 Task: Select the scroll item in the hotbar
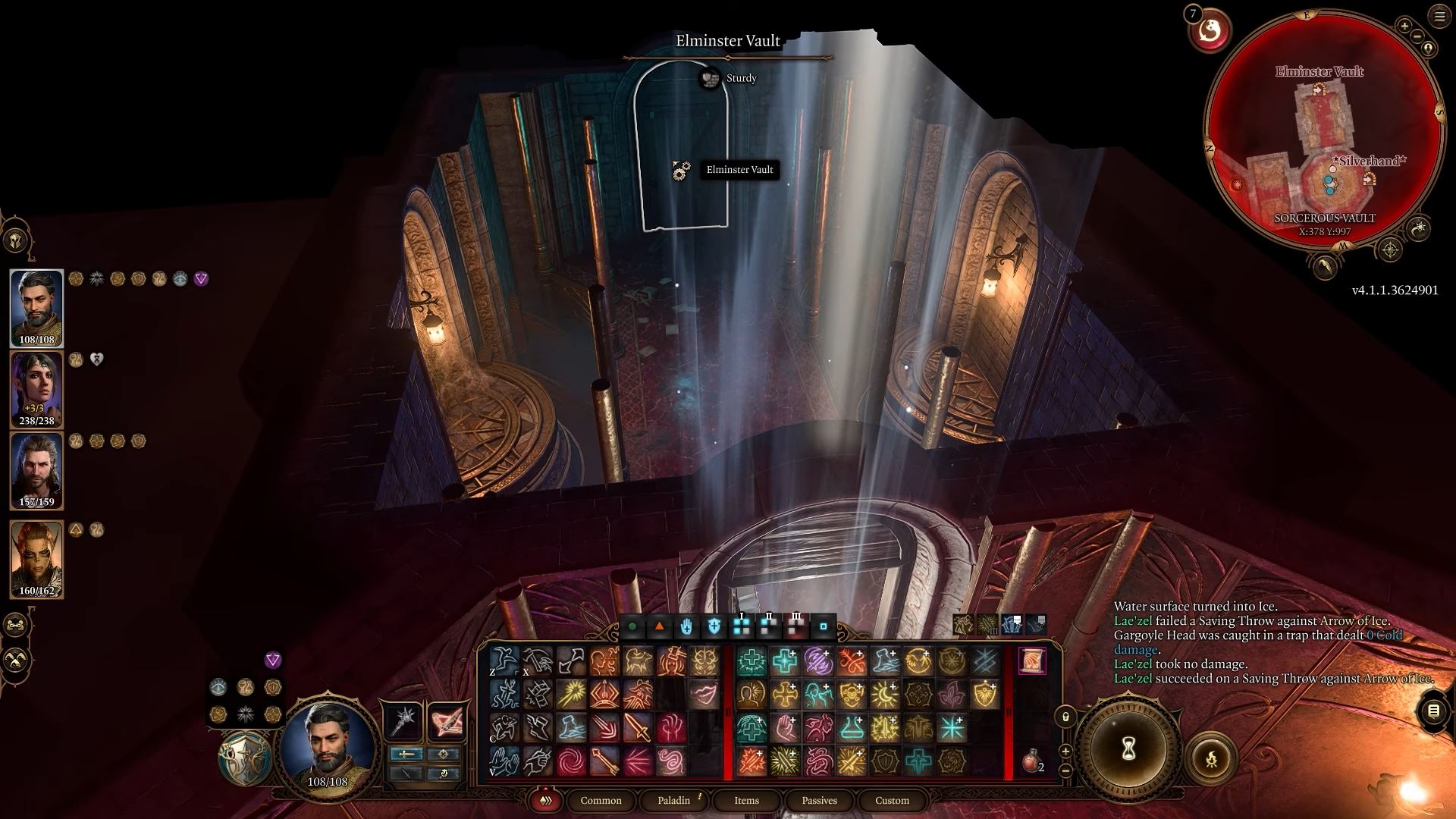pos(1031,661)
